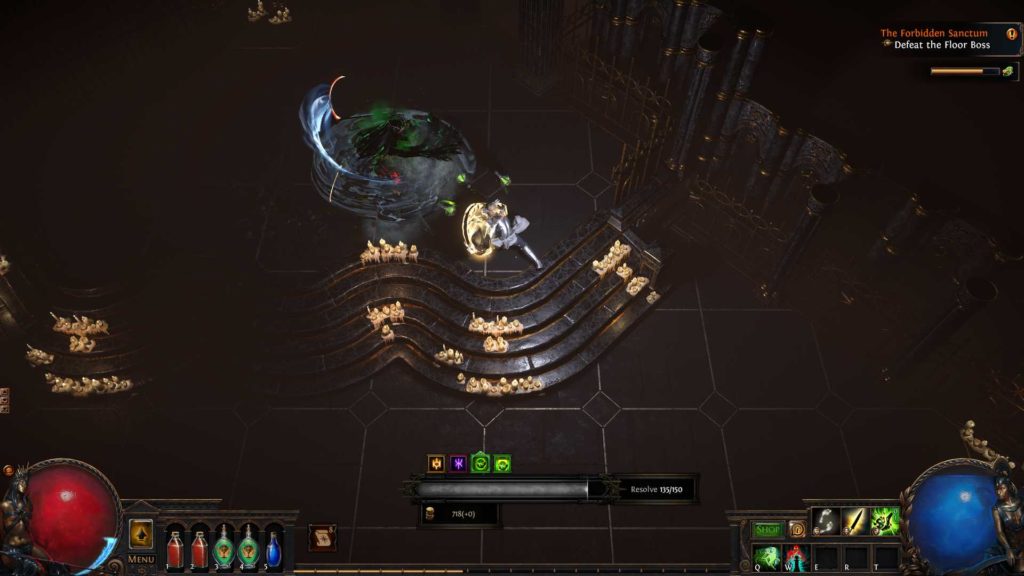Open the Menu button beside the life orb
1024x576 pixels.
[x=141, y=559]
